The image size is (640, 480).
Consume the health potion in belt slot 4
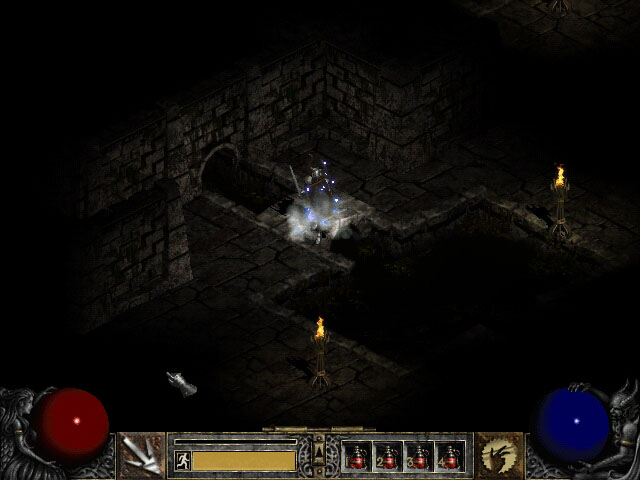click(x=449, y=456)
